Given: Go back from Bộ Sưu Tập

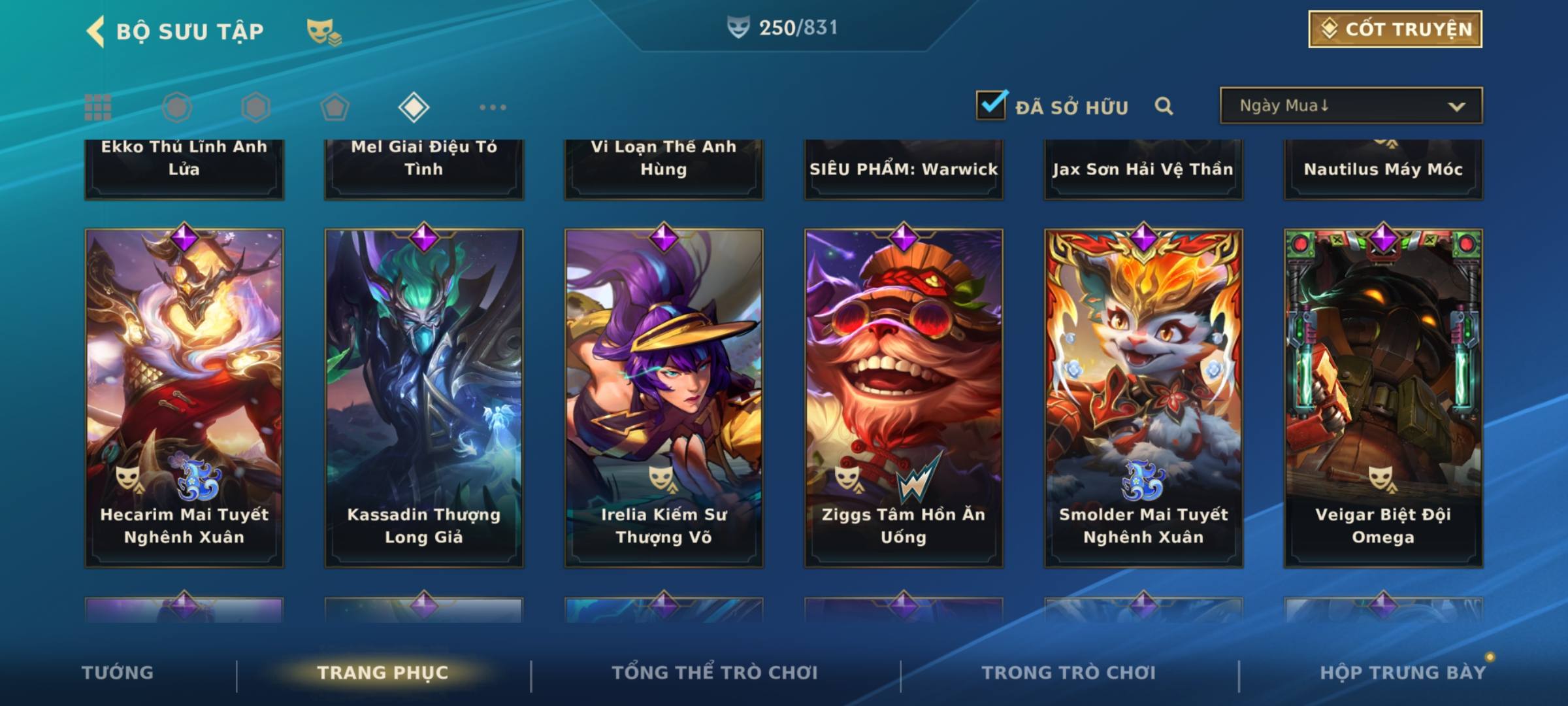Looking at the screenshot, I should click(95, 31).
